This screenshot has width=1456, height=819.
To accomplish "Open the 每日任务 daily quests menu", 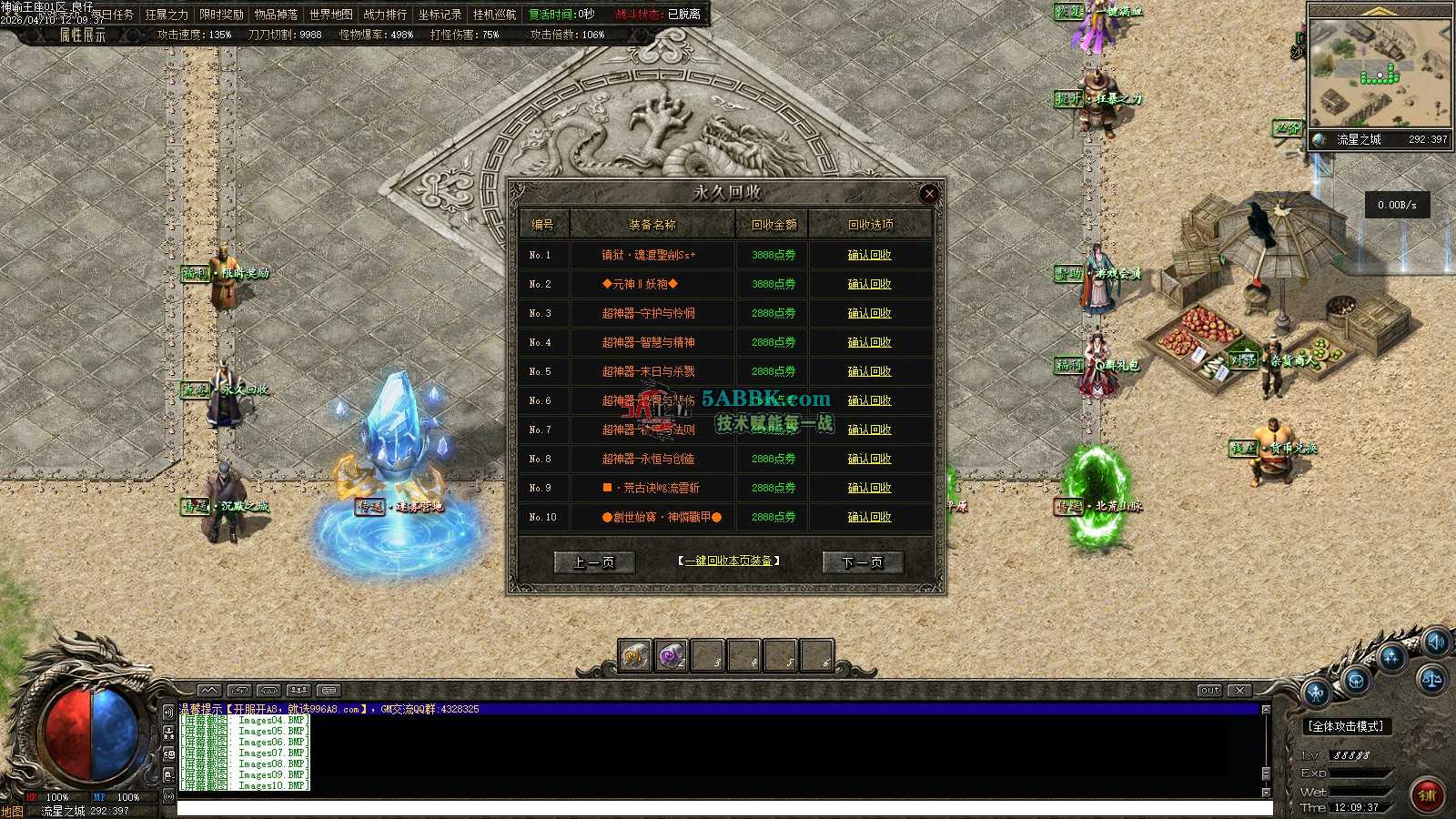I will pos(112,15).
